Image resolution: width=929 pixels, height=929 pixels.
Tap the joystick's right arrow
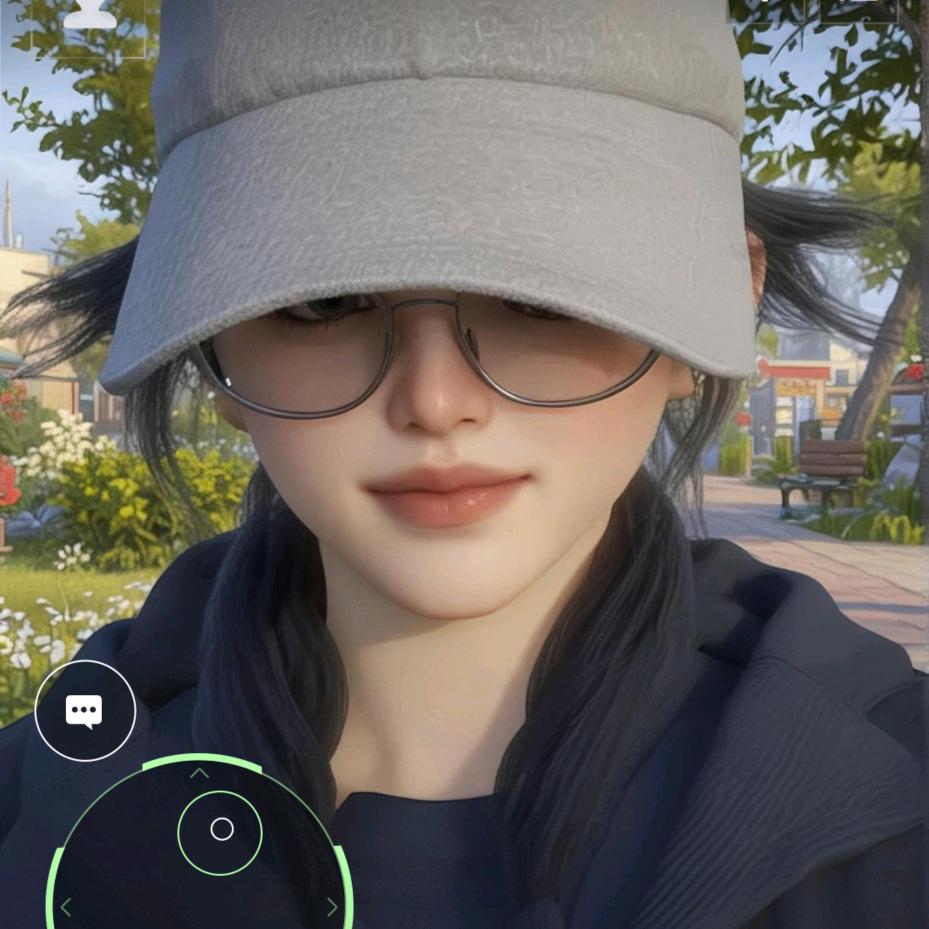coord(332,907)
